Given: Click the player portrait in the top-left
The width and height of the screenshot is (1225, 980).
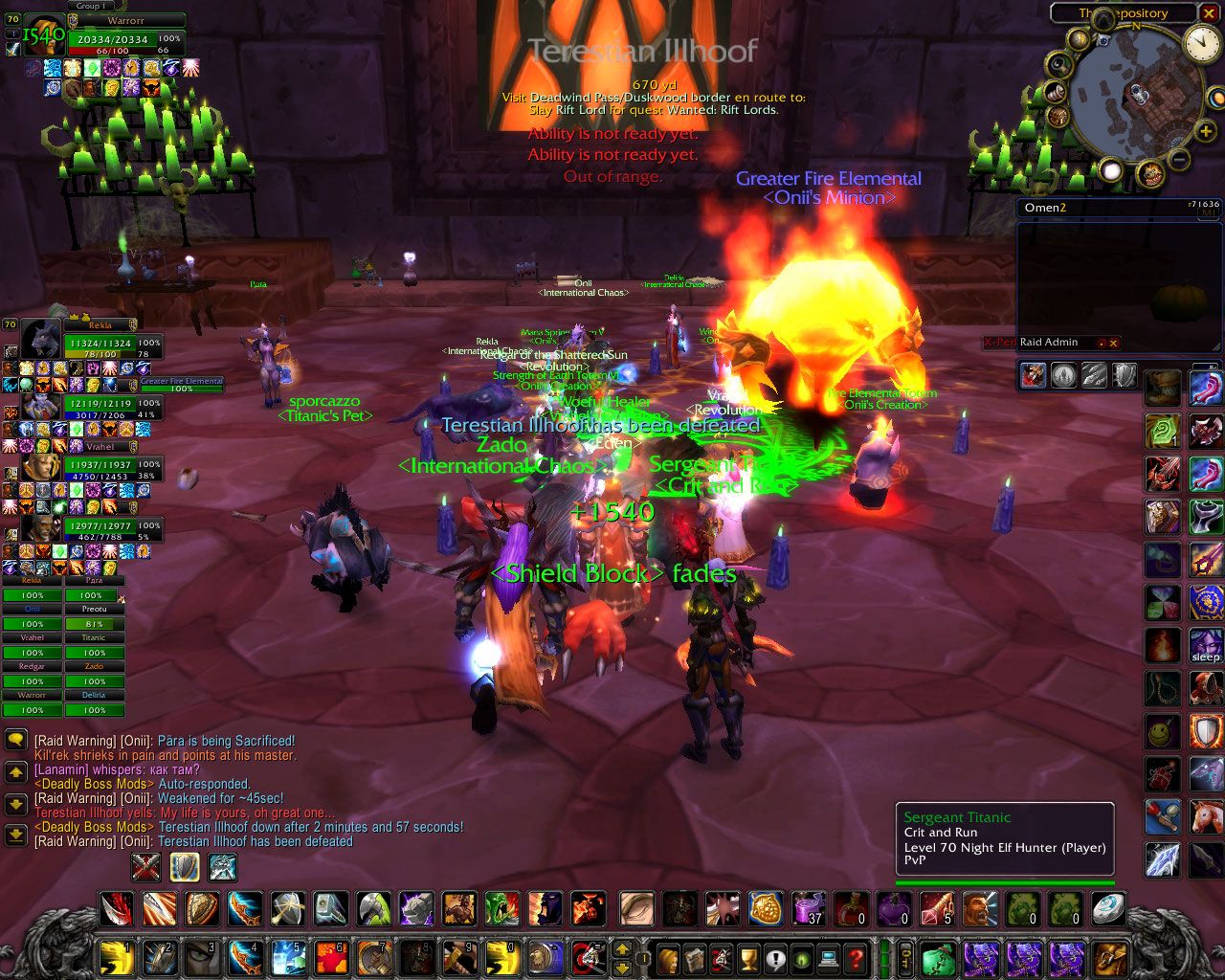Looking at the screenshot, I should tap(43, 34).
